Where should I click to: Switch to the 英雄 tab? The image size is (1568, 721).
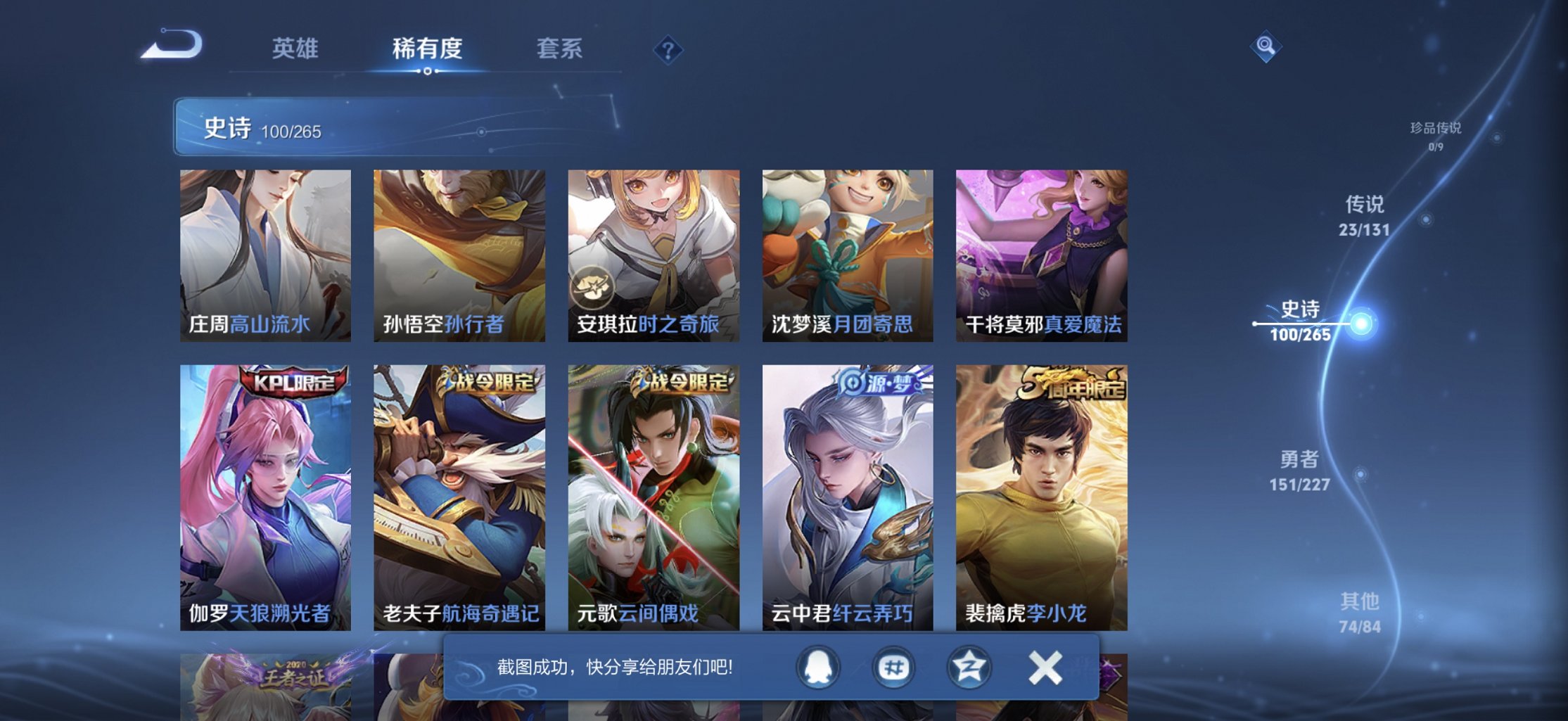point(295,49)
